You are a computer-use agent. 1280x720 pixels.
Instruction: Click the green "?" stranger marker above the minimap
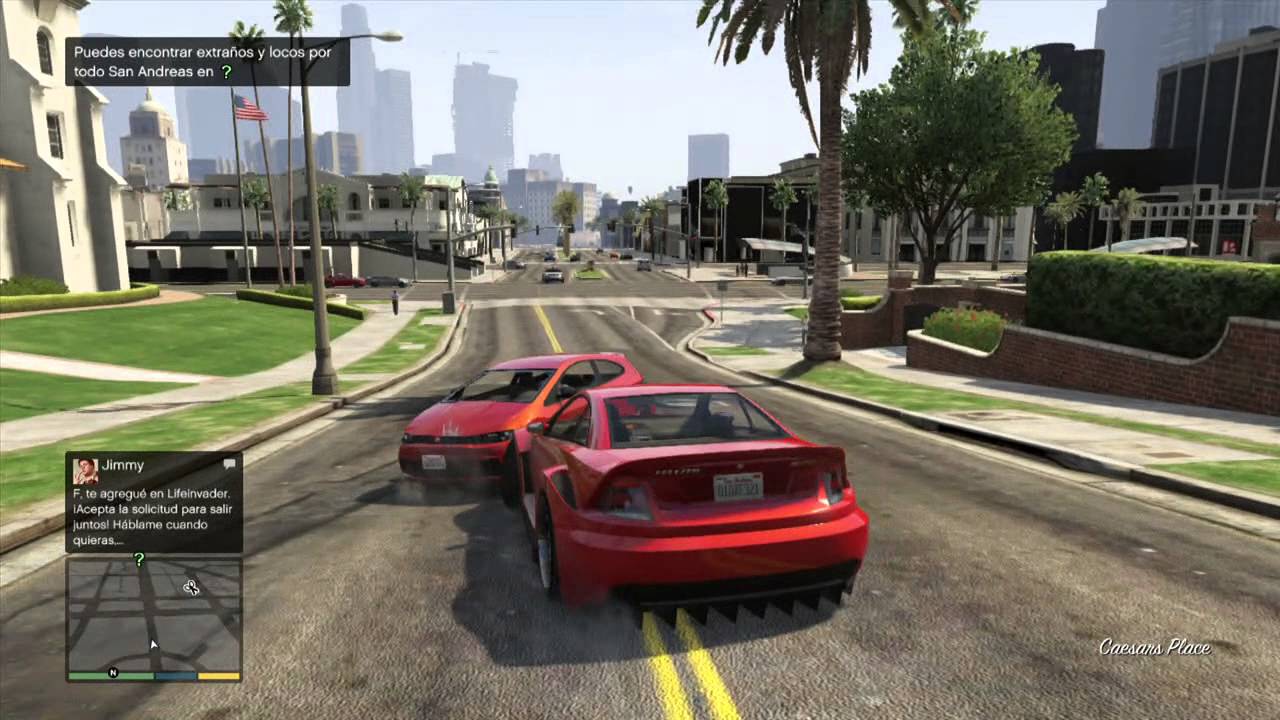coord(140,559)
